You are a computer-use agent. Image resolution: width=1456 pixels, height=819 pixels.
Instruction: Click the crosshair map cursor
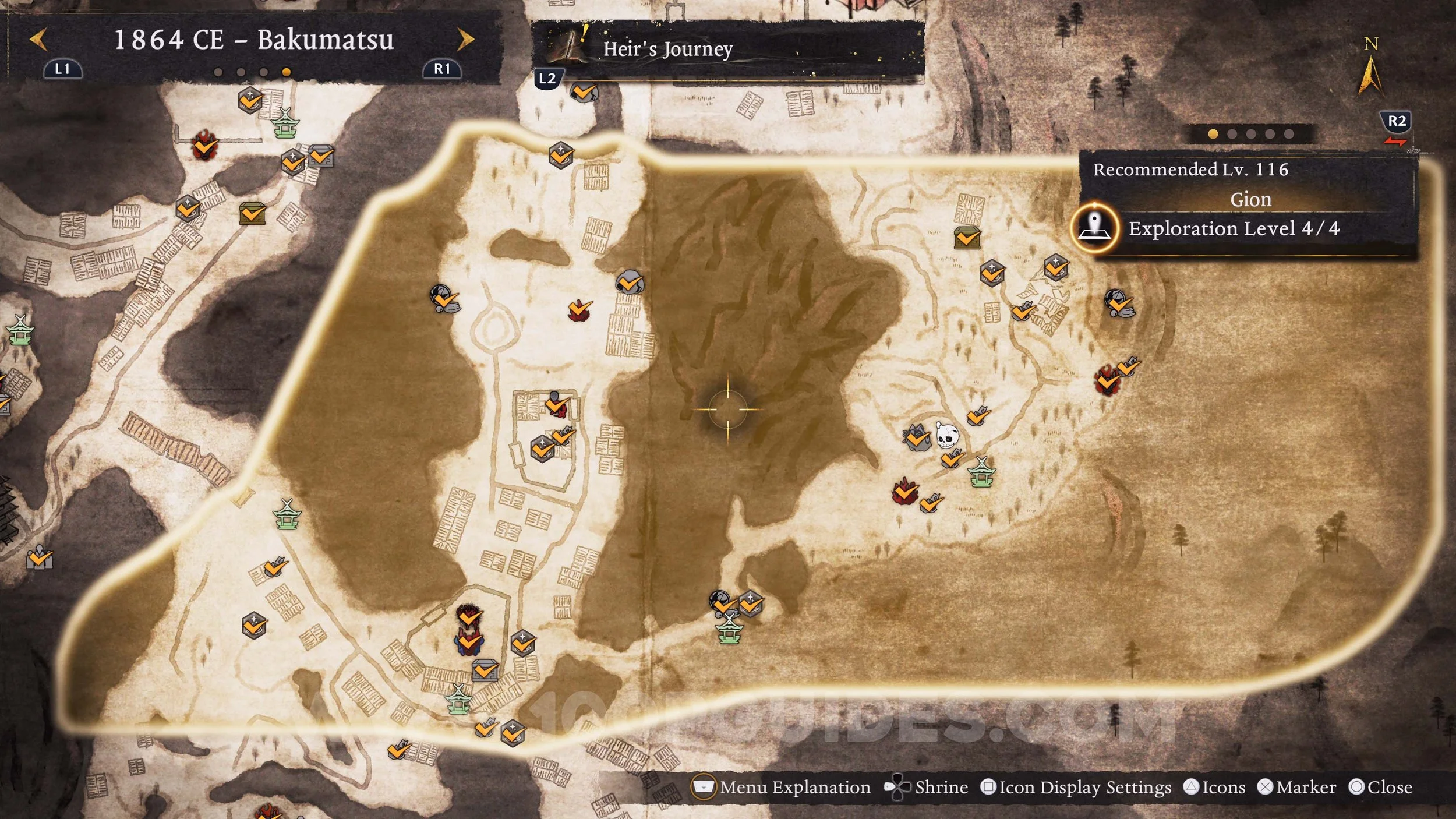[727, 409]
